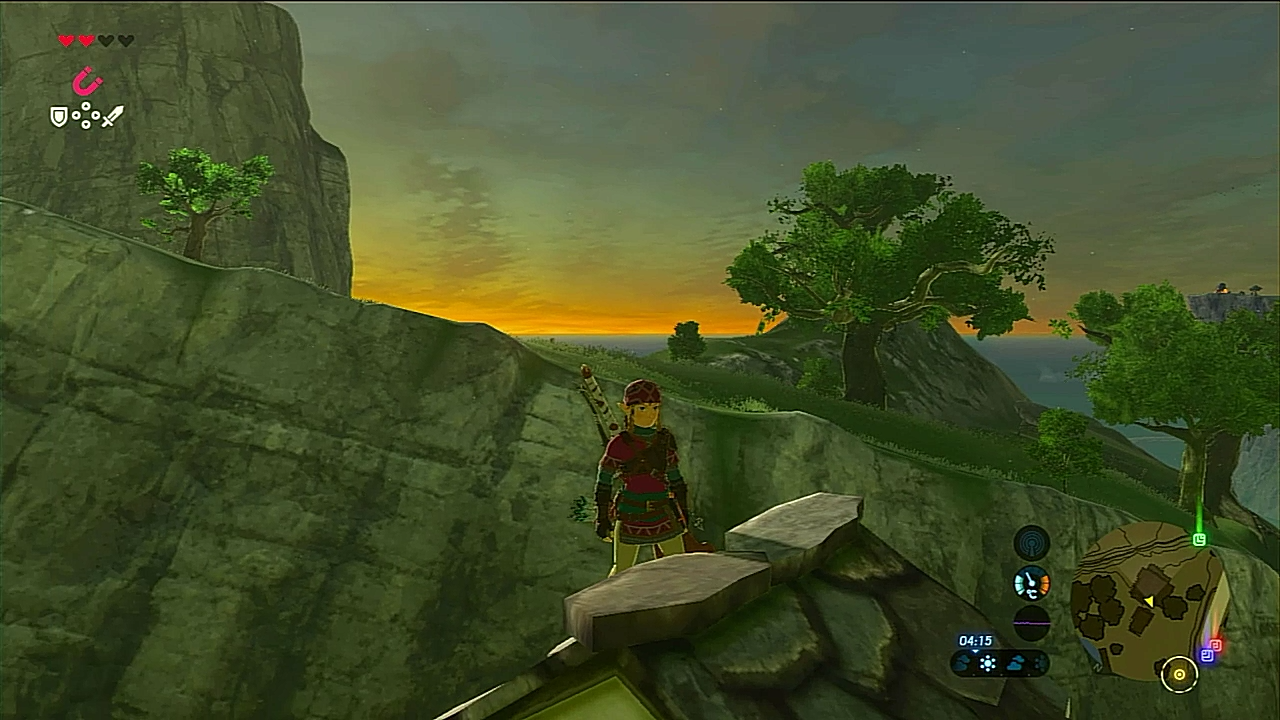Image resolution: width=1280 pixels, height=720 pixels.
Task: Activate the Sheikah Sensor antenna icon
Action: (x=1032, y=543)
